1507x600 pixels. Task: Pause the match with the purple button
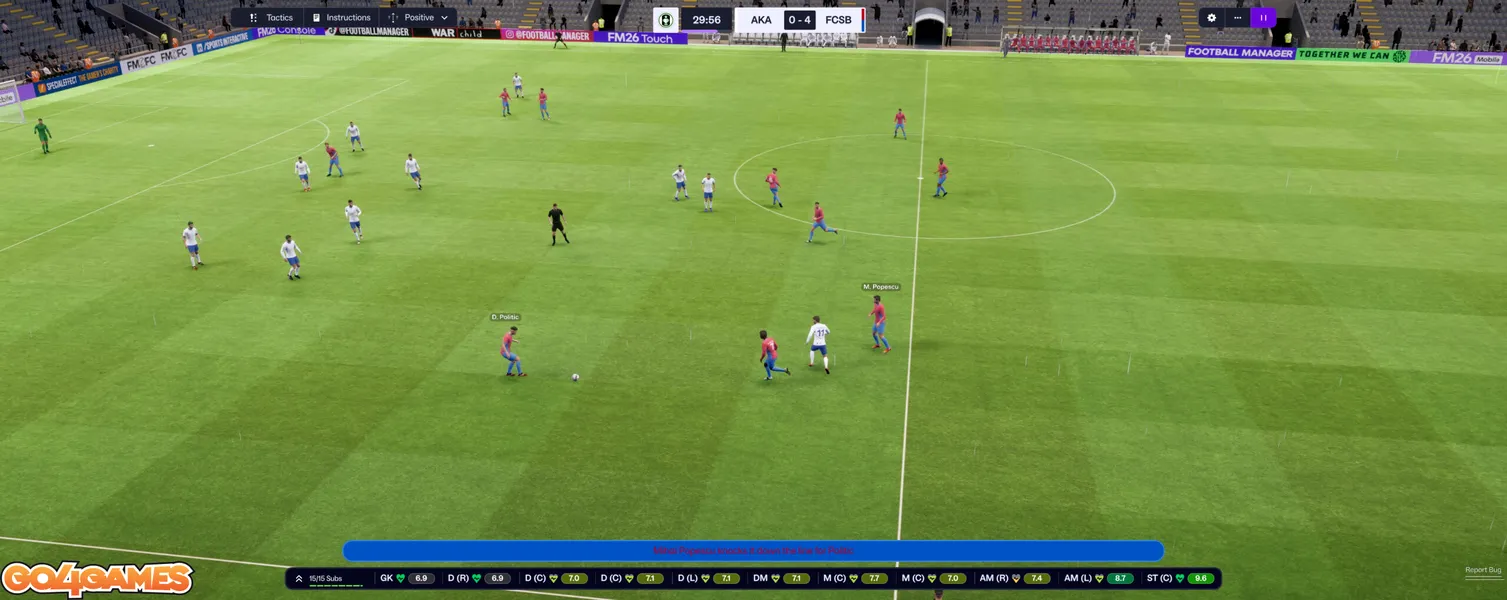(1263, 18)
